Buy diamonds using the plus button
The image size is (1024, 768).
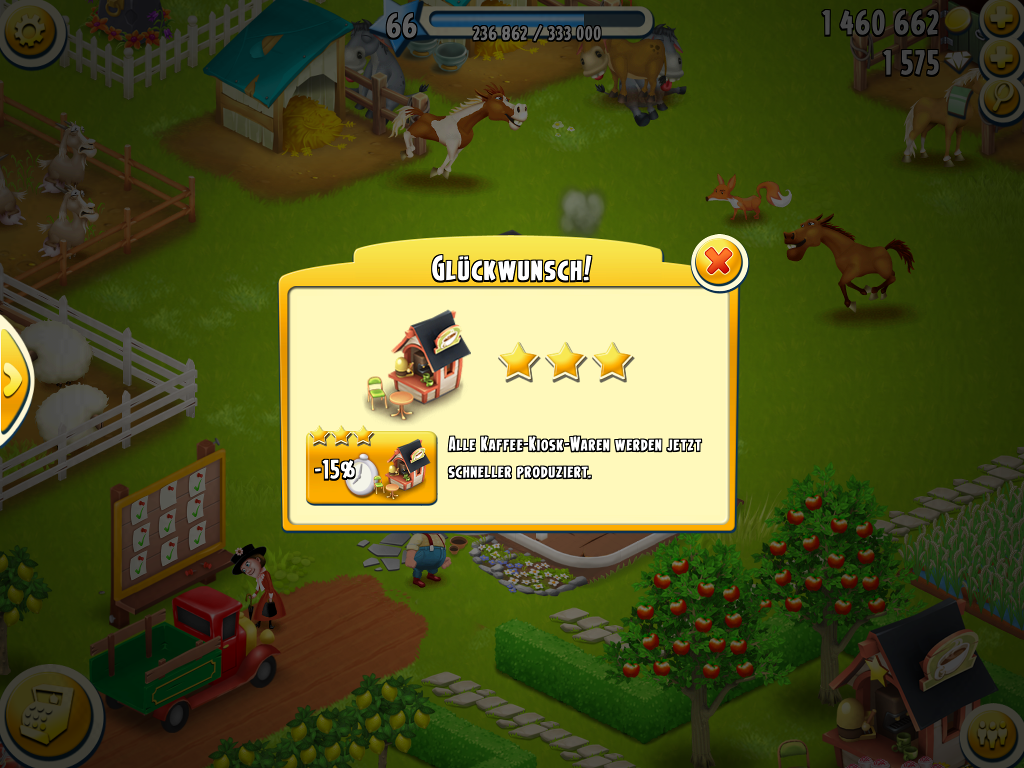(x=1001, y=60)
